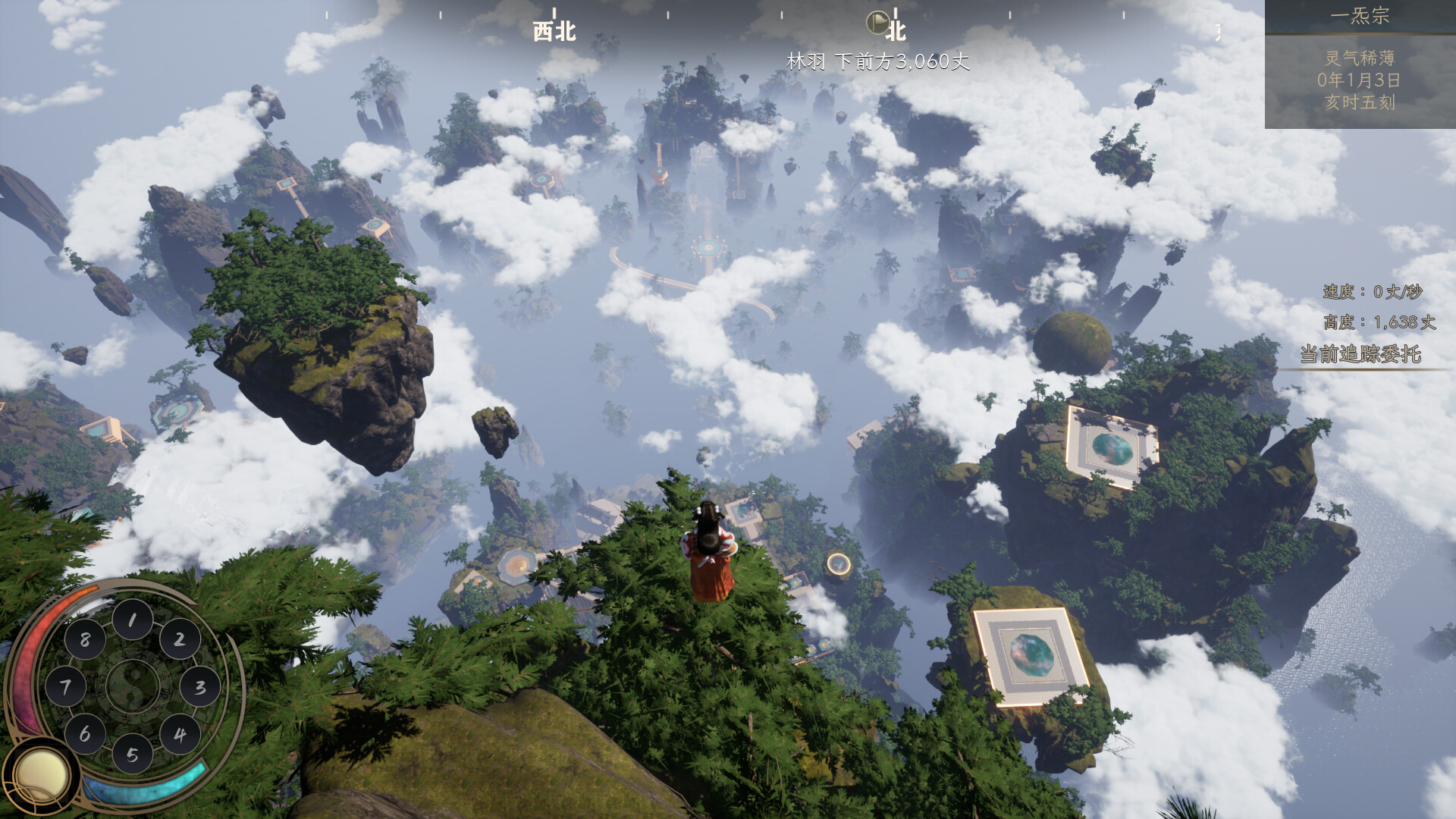Image resolution: width=1456 pixels, height=819 pixels.
Task: Click the quest marker on the compass
Action: pyautogui.click(x=877, y=22)
